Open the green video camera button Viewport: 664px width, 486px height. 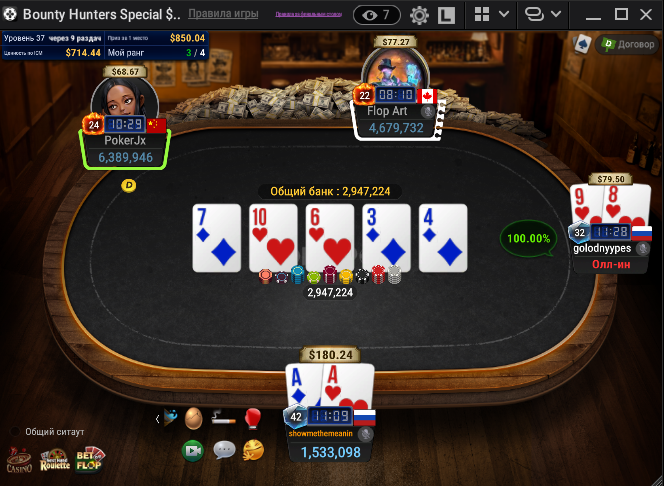pos(193,450)
